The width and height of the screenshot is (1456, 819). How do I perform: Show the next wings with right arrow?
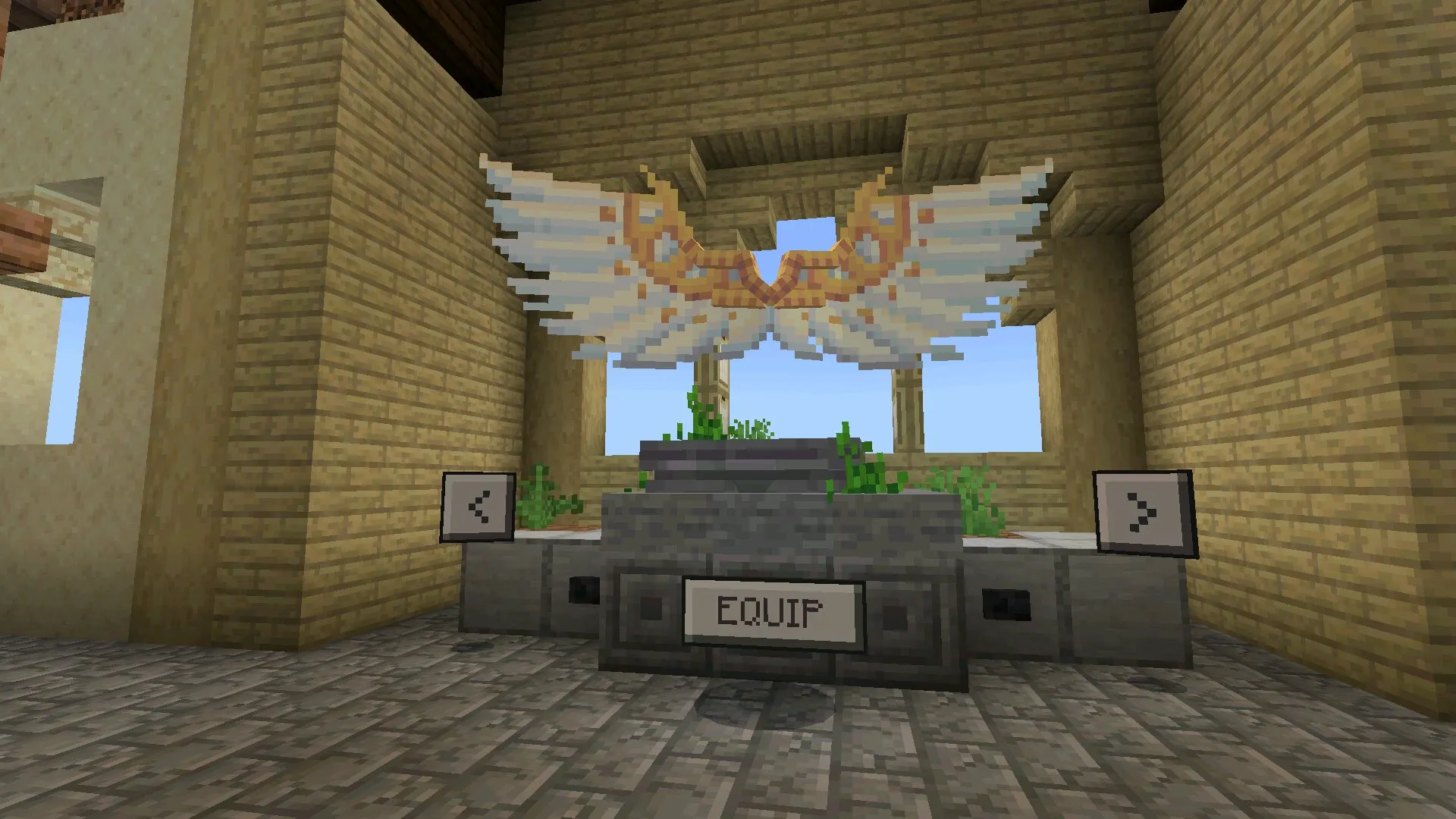(1141, 510)
